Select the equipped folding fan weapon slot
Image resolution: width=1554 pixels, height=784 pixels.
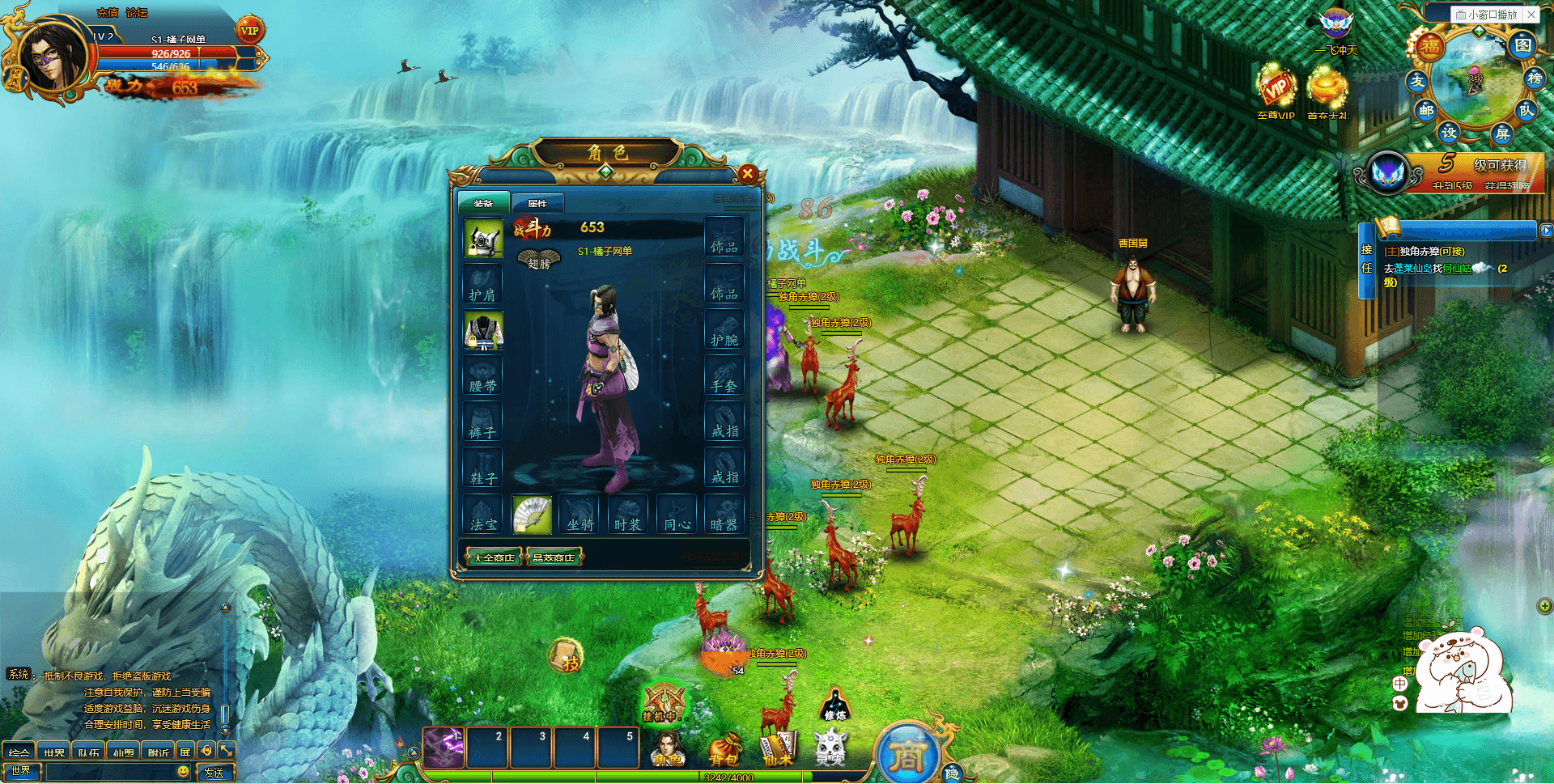[532, 515]
